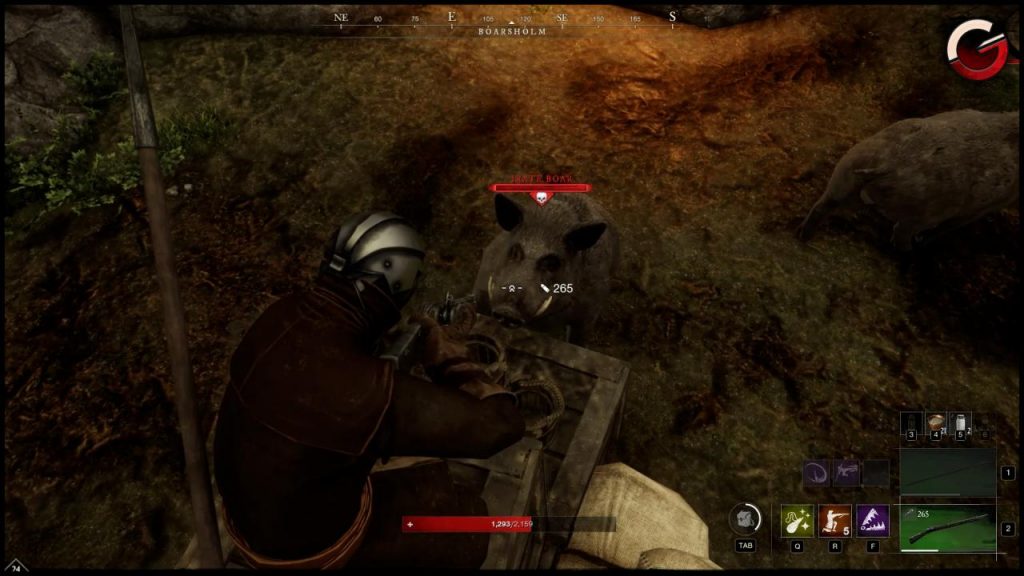1024x576 pixels.
Task: Use the kneeling shooter stance ability
Action: [835, 521]
